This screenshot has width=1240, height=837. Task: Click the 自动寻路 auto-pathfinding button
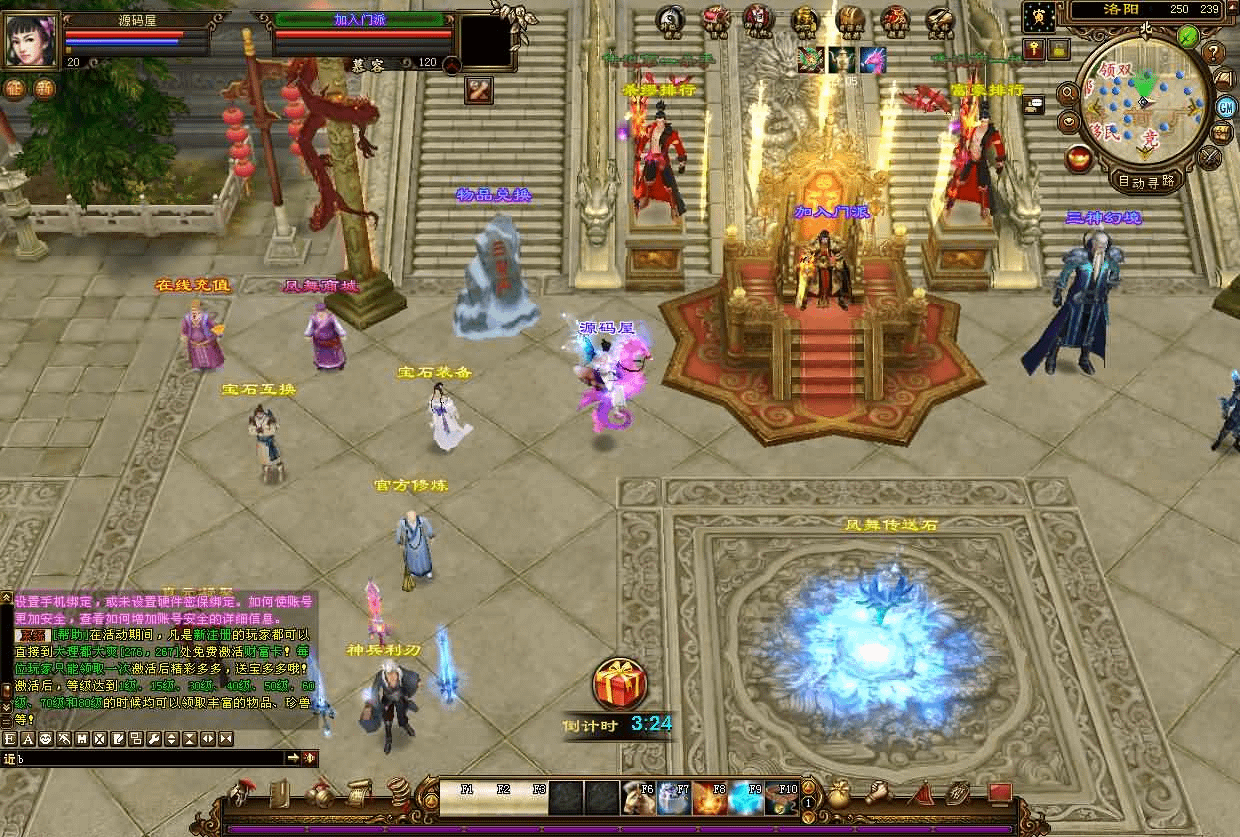pyautogui.click(x=1145, y=181)
